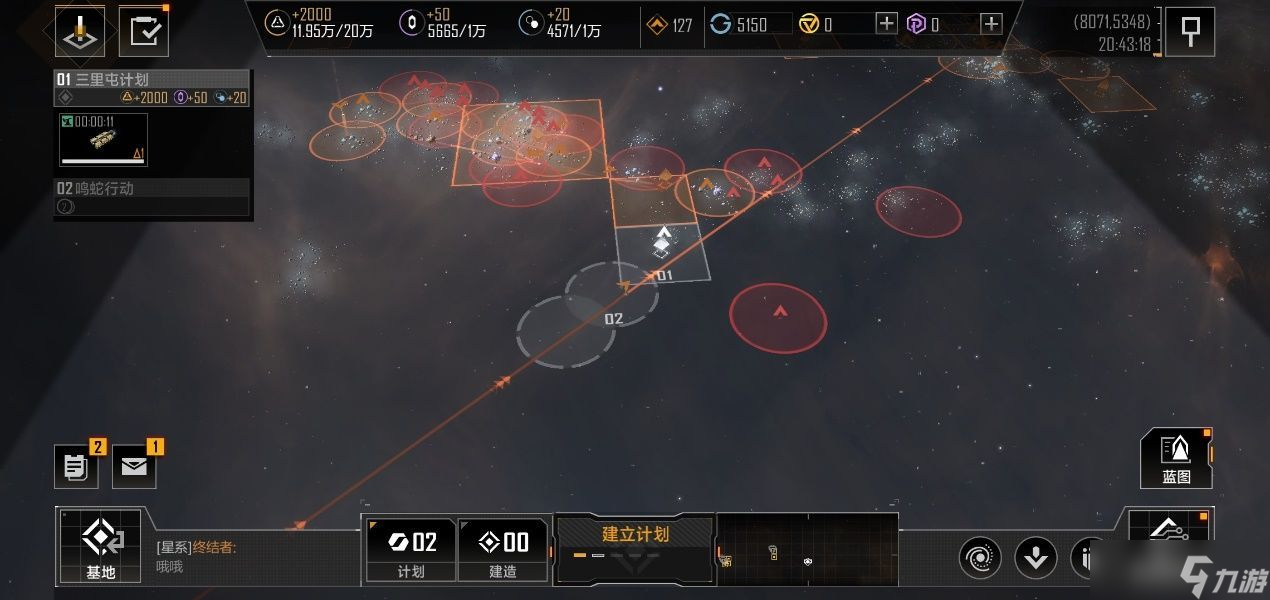Click the ship build queue thumbnail
Screen dimensions: 1270x600
click(103, 139)
